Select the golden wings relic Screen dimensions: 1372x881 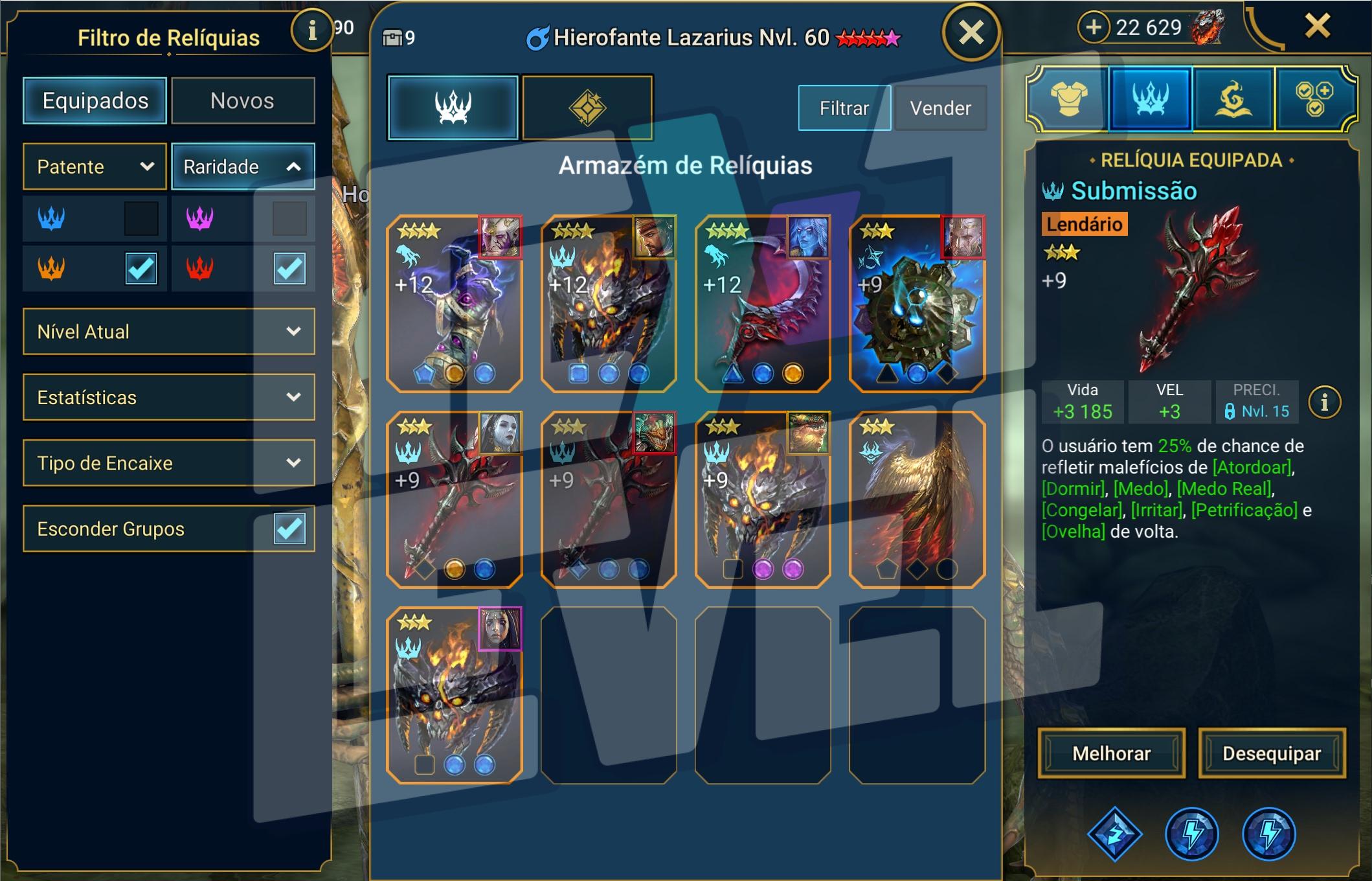pos(917,499)
